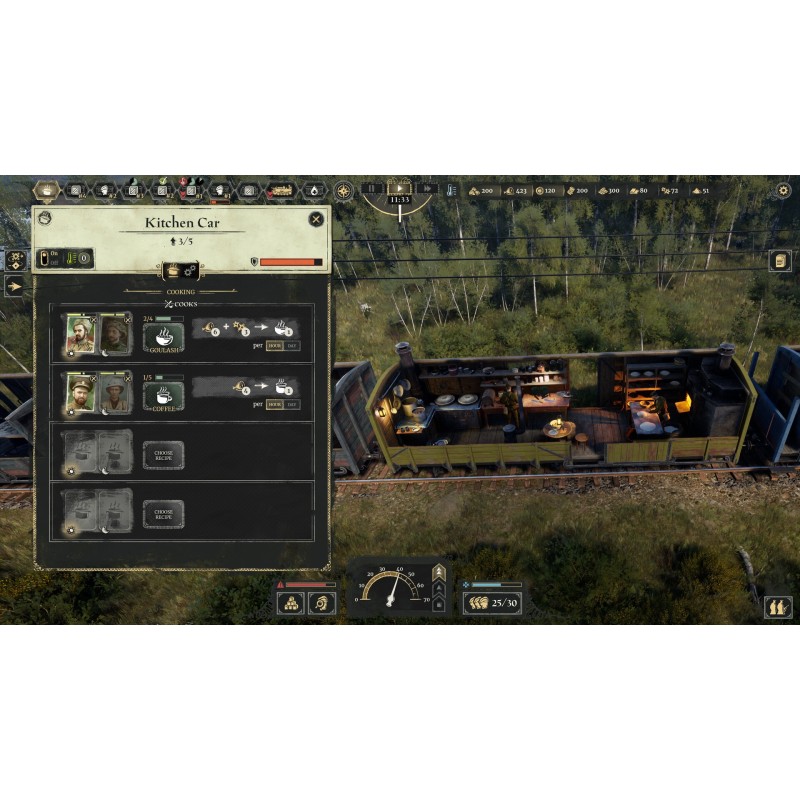Select the locomotive icon in the train bar

pos(281,190)
